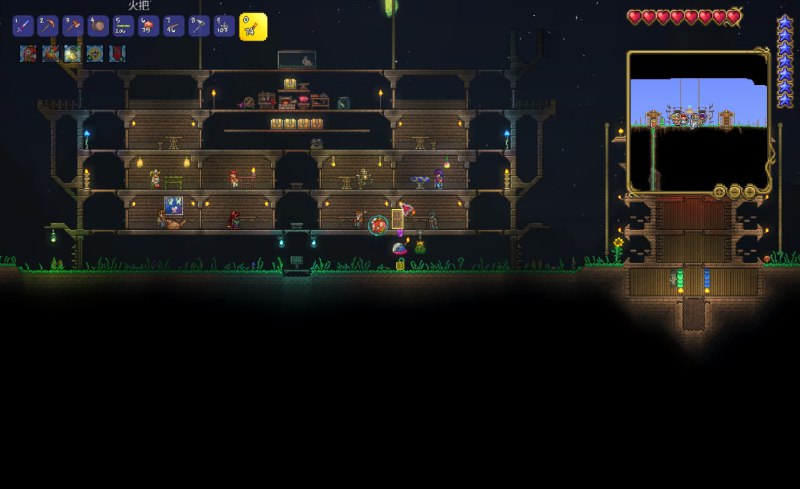Choose the hammer in hotbar slot 3
800x489 pixels.
coord(73,27)
